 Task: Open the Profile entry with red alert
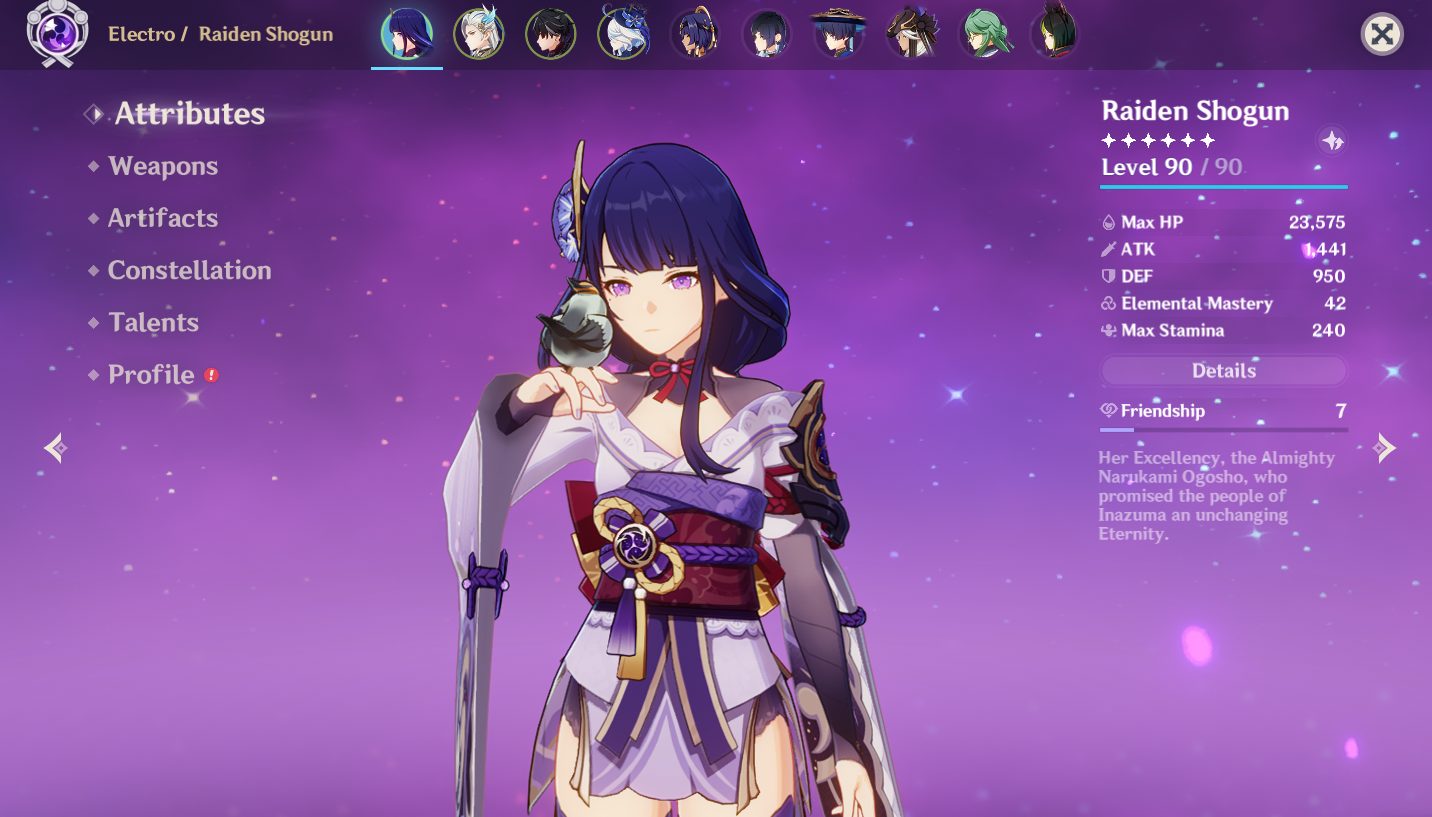[151, 374]
